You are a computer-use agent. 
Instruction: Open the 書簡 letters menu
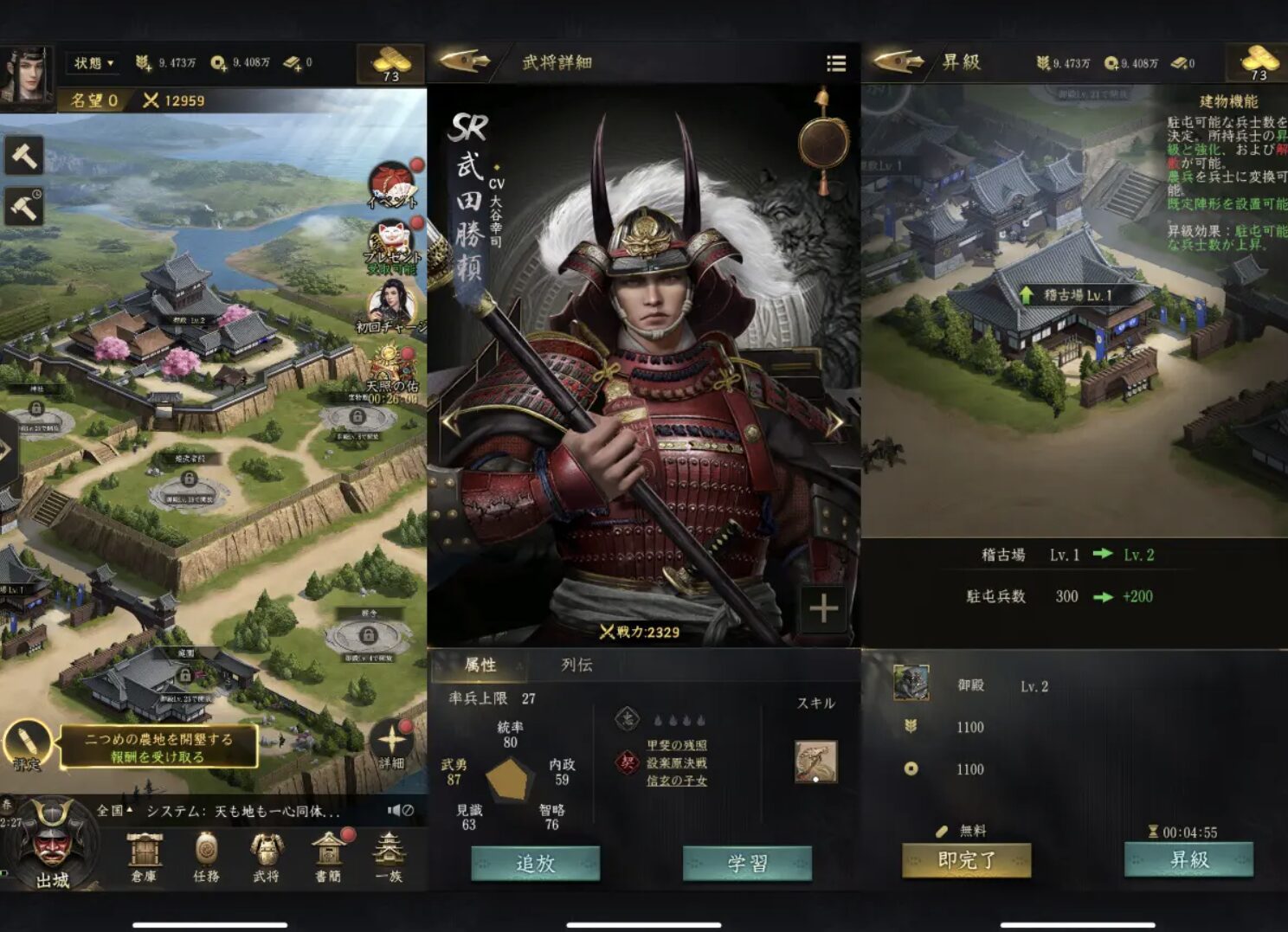pyautogui.click(x=328, y=857)
